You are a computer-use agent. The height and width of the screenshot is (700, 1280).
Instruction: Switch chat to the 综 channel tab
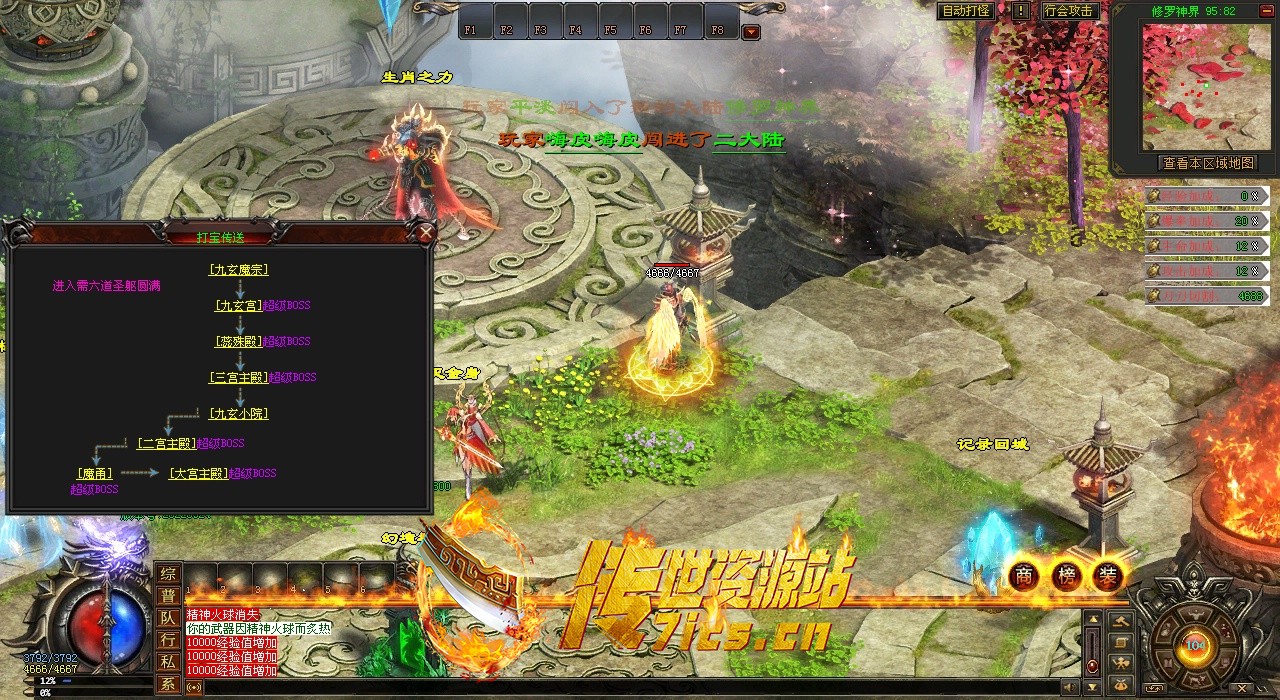tap(168, 574)
